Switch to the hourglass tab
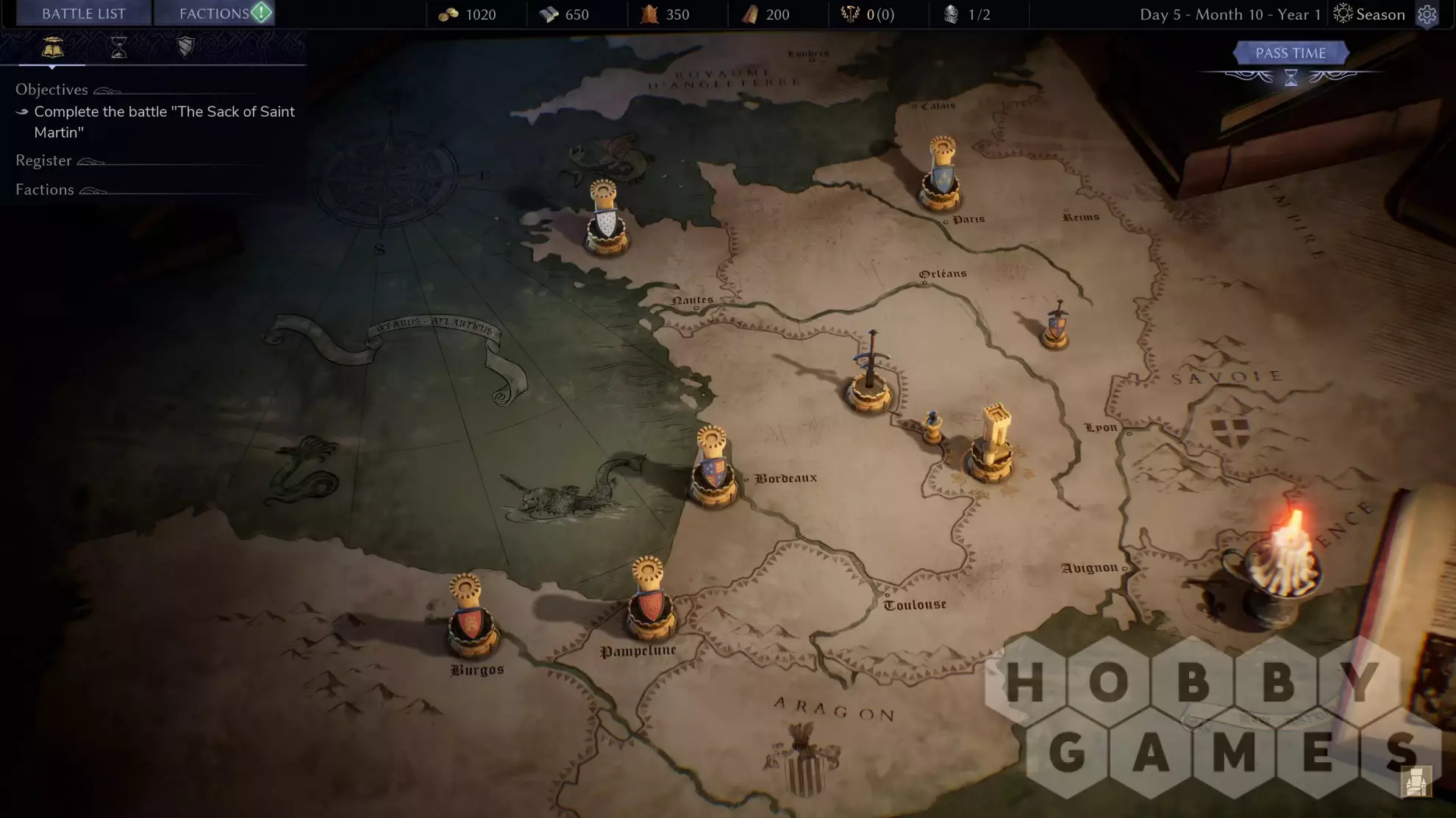 pos(118,49)
